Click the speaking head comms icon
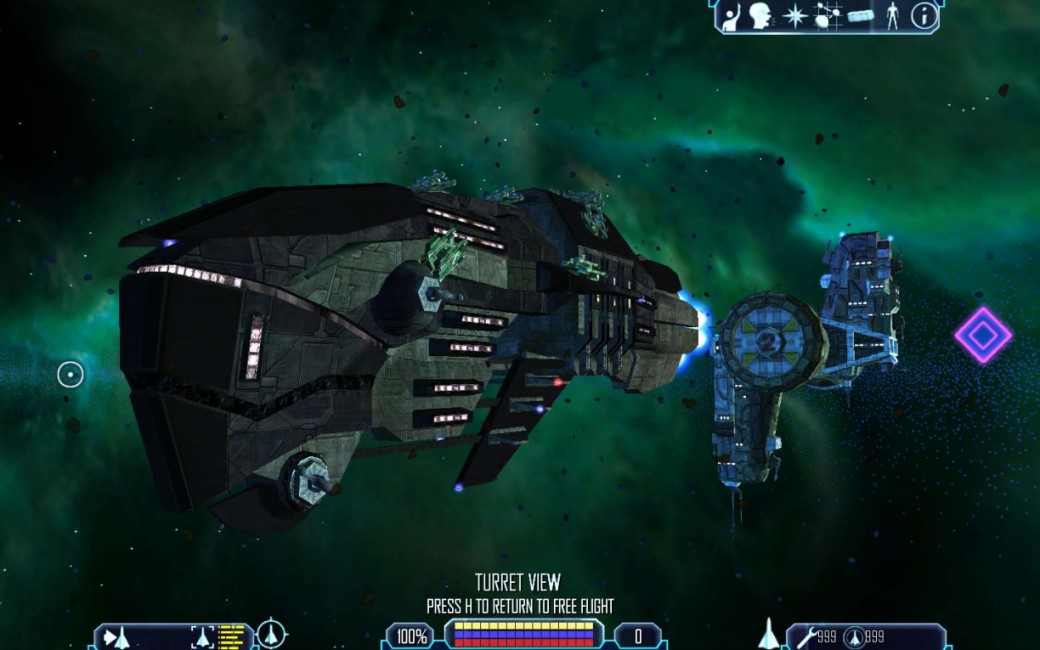Screen dimensions: 1040x650 pos(763,16)
